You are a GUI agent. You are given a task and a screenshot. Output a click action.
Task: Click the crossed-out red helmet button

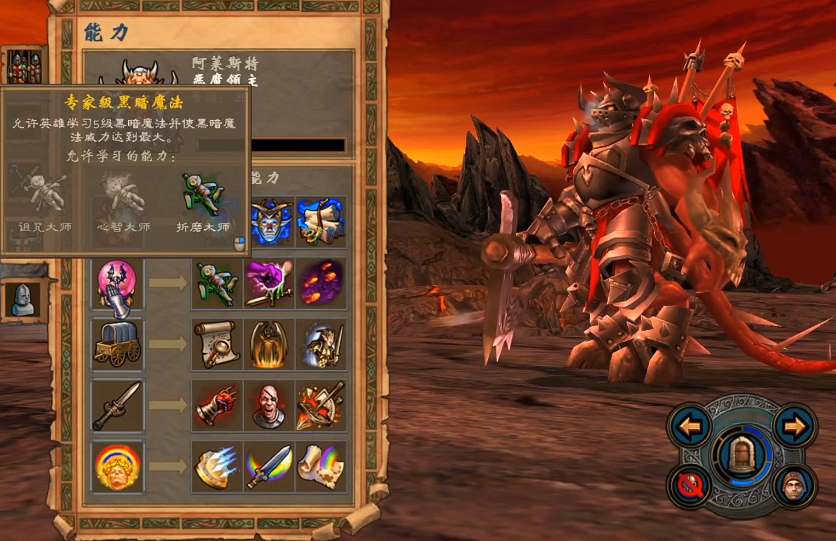pos(689,485)
